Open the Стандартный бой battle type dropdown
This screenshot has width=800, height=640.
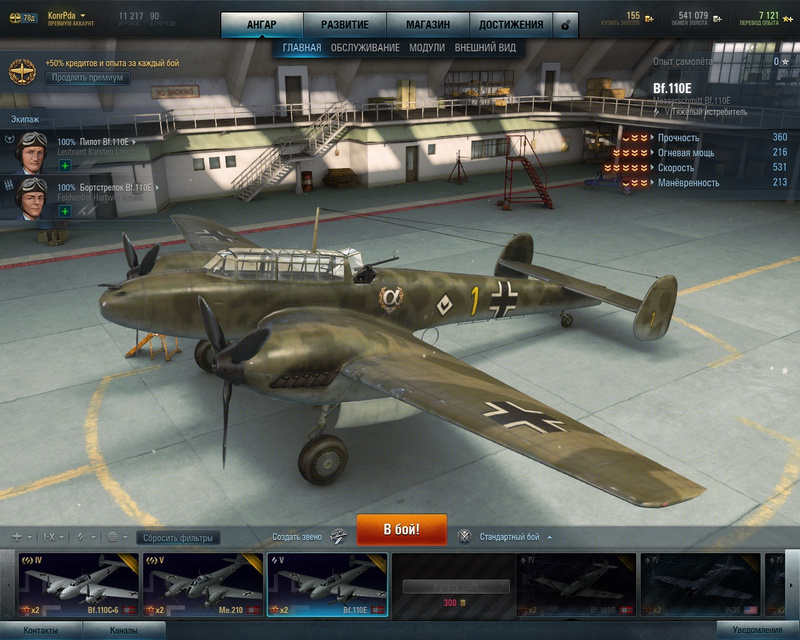coord(514,537)
